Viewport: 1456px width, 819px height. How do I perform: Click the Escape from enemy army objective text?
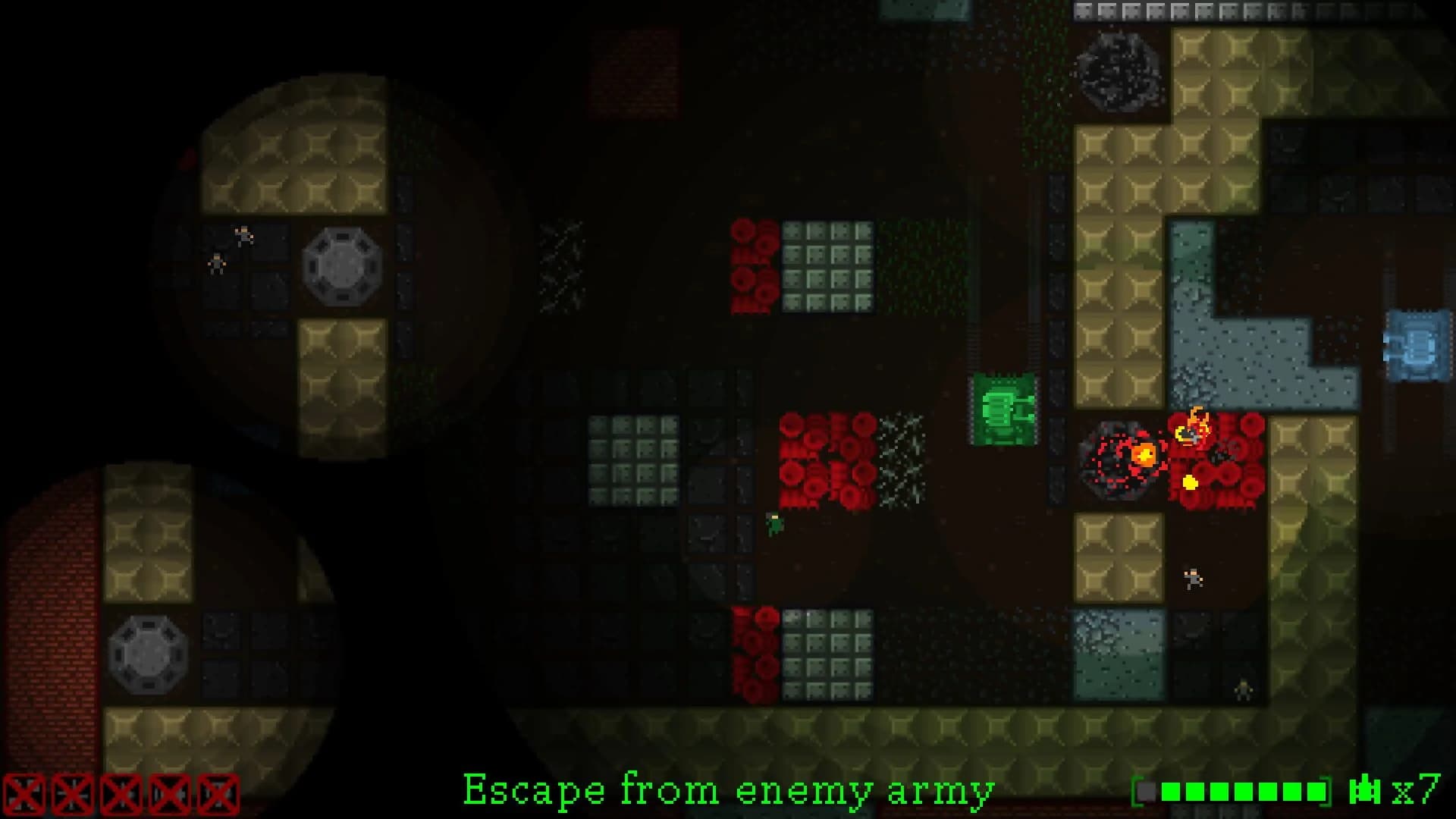coord(728,792)
